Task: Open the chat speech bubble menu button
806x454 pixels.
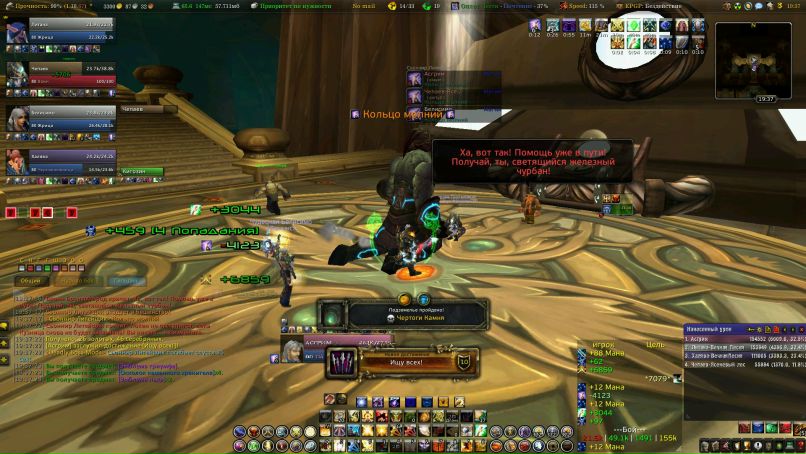Action: pos(4,326)
